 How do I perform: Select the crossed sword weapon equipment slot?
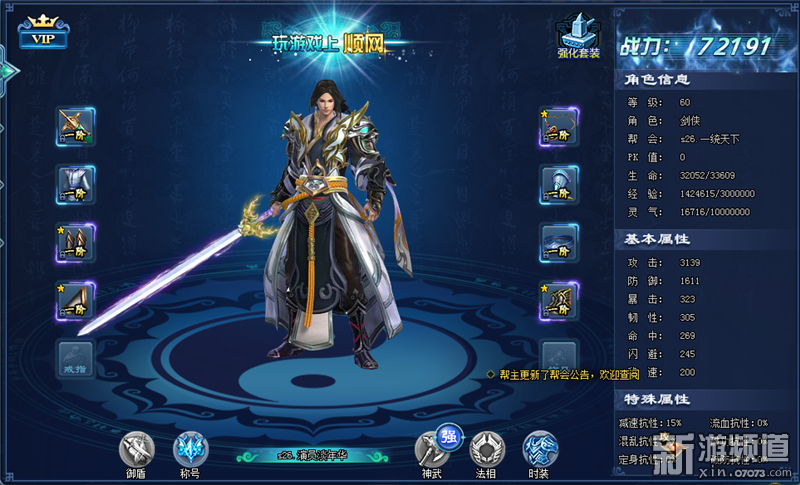click(x=76, y=126)
